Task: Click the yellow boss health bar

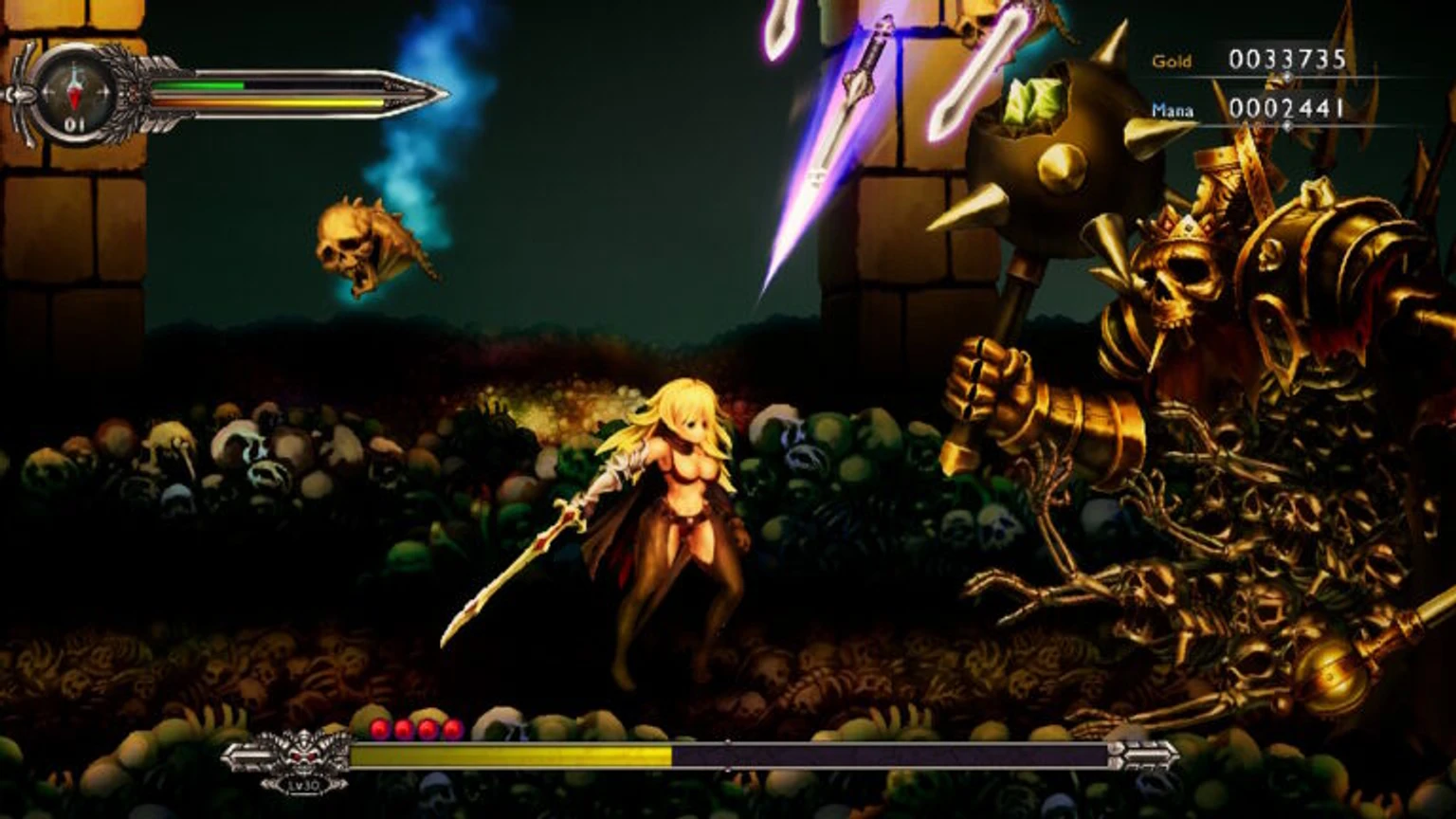Action: [512, 755]
